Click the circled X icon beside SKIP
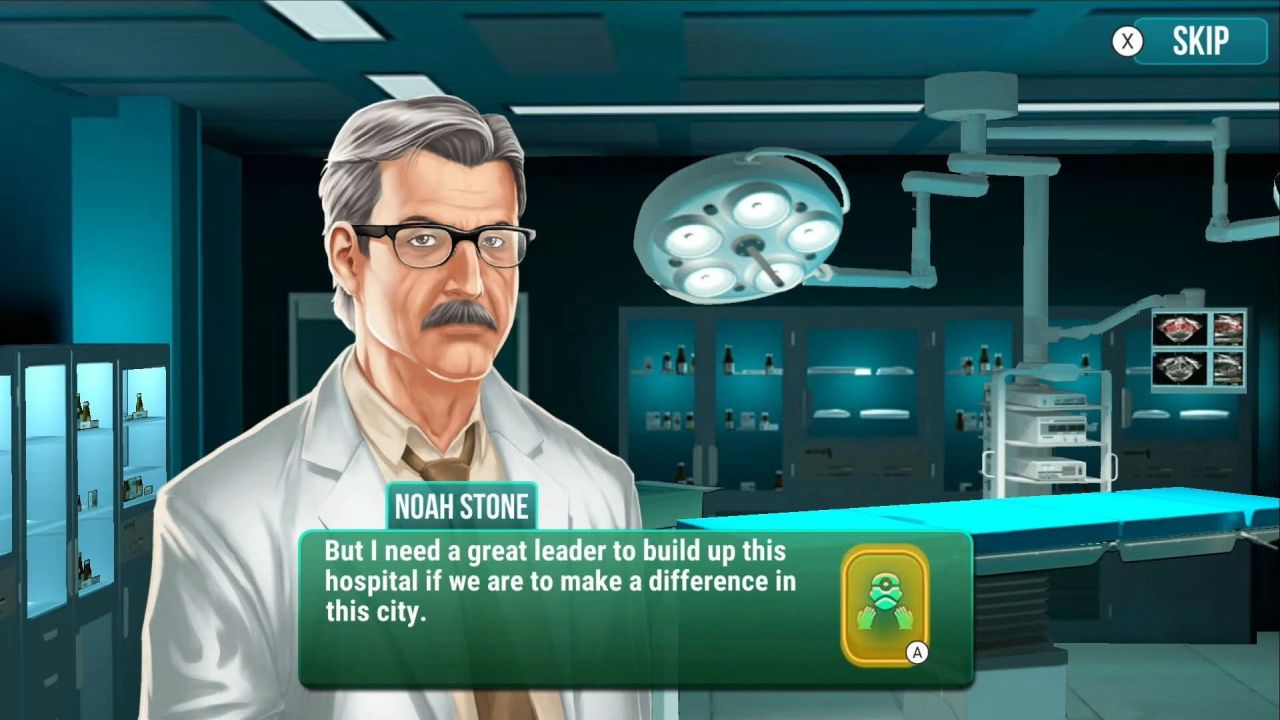Image resolution: width=1280 pixels, height=720 pixels. click(x=1126, y=40)
